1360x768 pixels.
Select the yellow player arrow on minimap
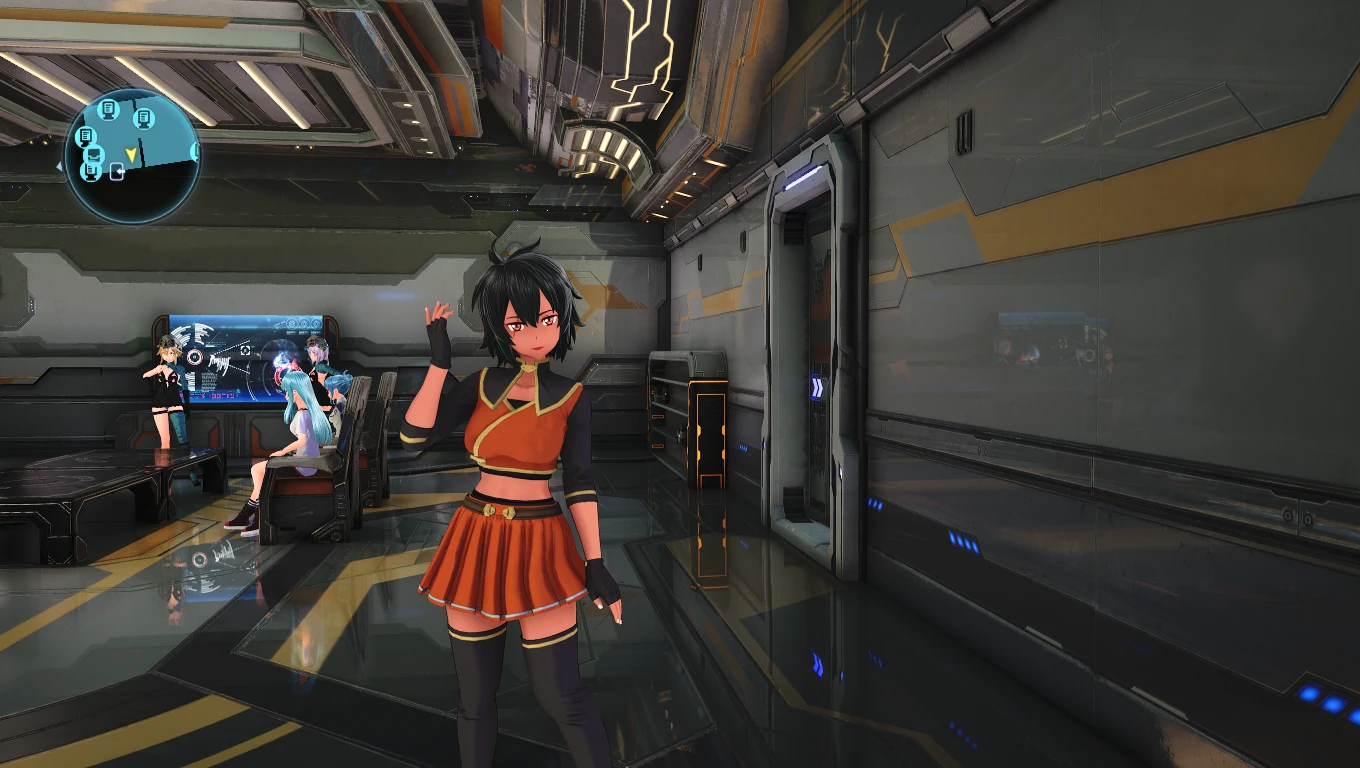coord(131,153)
